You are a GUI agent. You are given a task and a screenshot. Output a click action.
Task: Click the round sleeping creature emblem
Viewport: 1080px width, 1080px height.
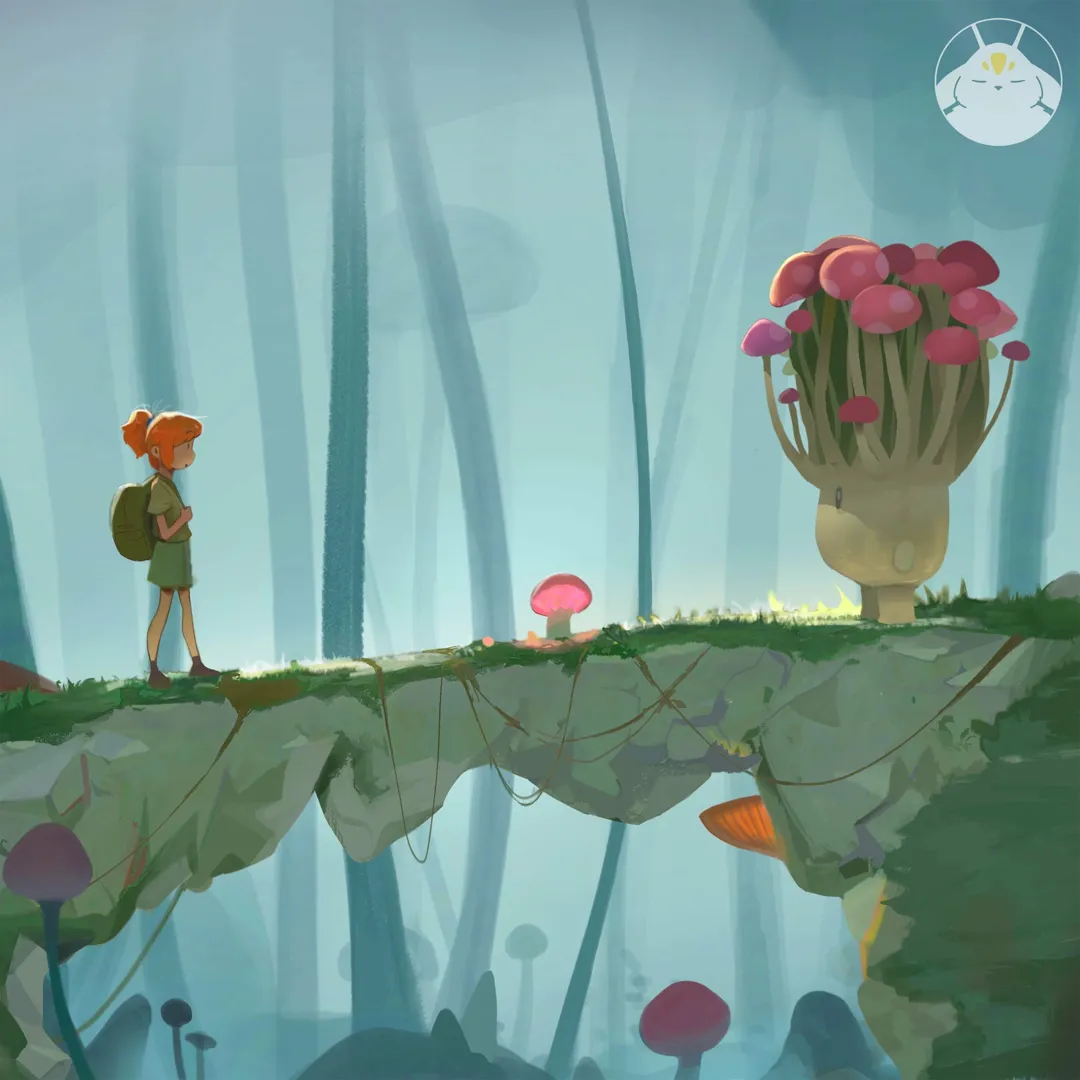(997, 82)
